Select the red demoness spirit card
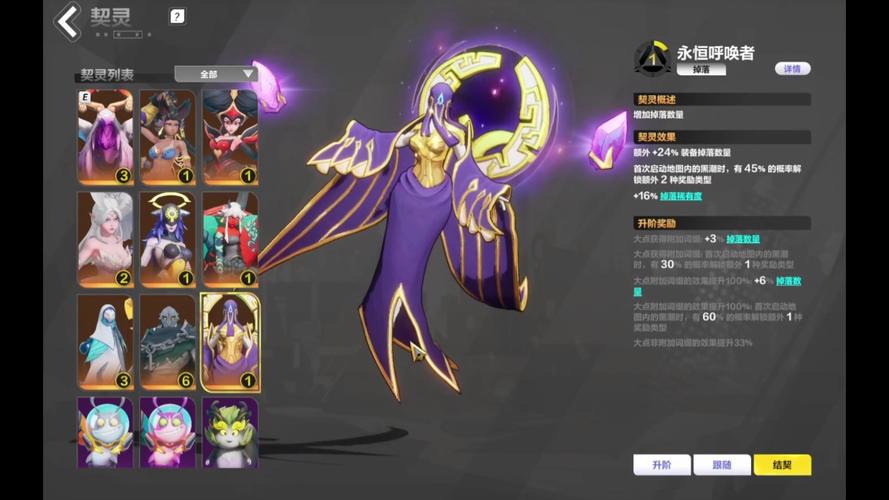Image resolution: width=889 pixels, height=500 pixels. pos(230,137)
